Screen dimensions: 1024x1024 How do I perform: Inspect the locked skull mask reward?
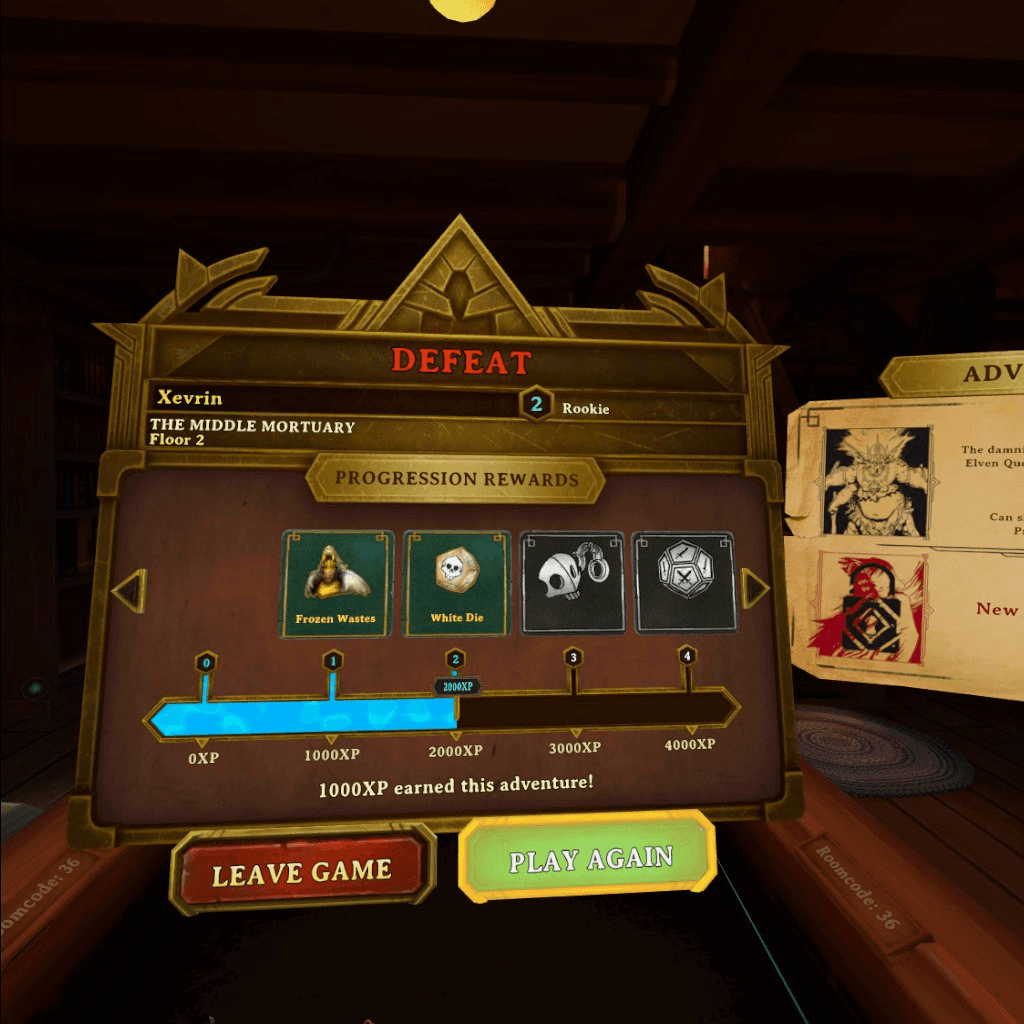(573, 582)
